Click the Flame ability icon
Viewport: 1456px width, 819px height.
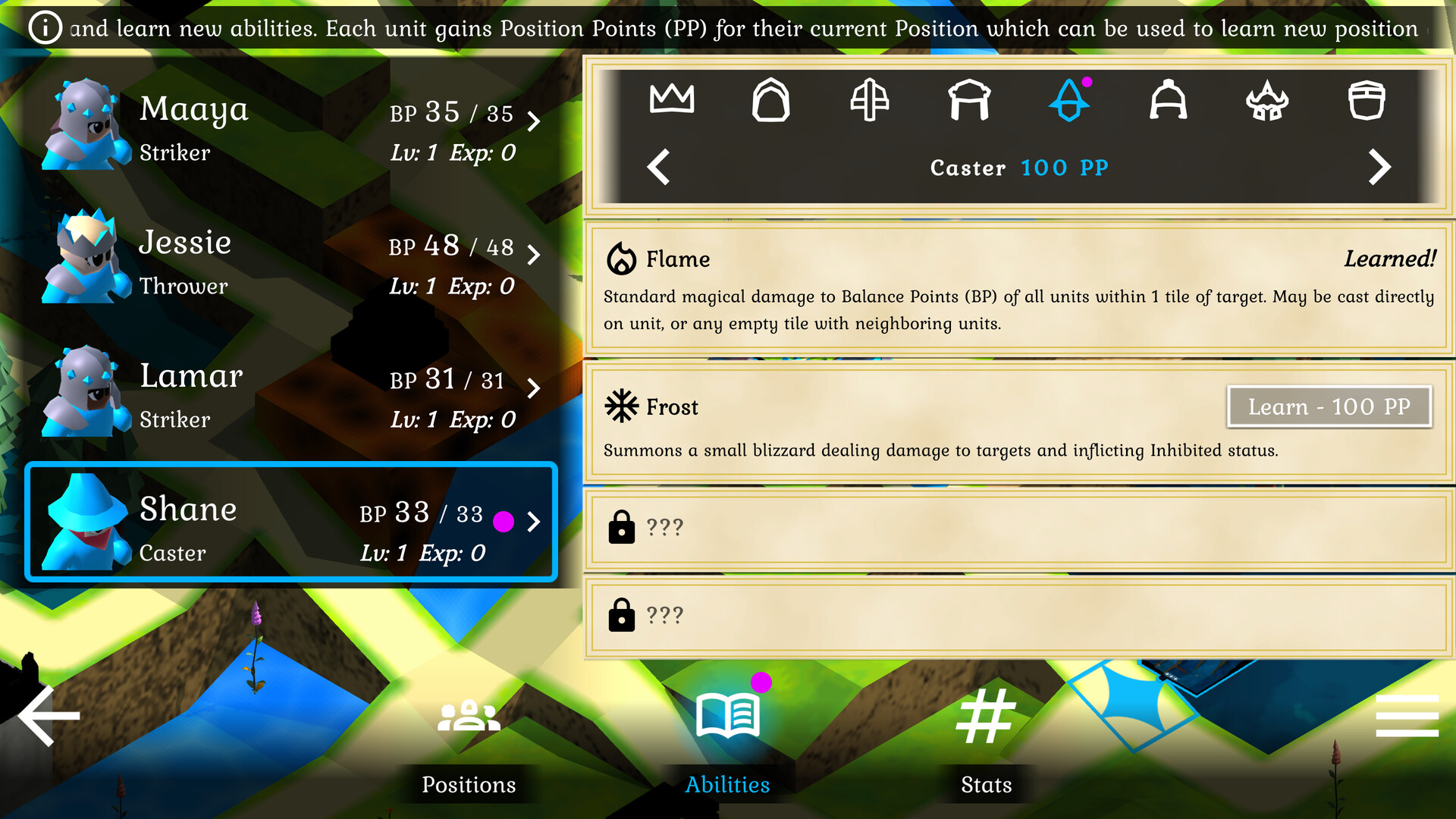pos(622,259)
